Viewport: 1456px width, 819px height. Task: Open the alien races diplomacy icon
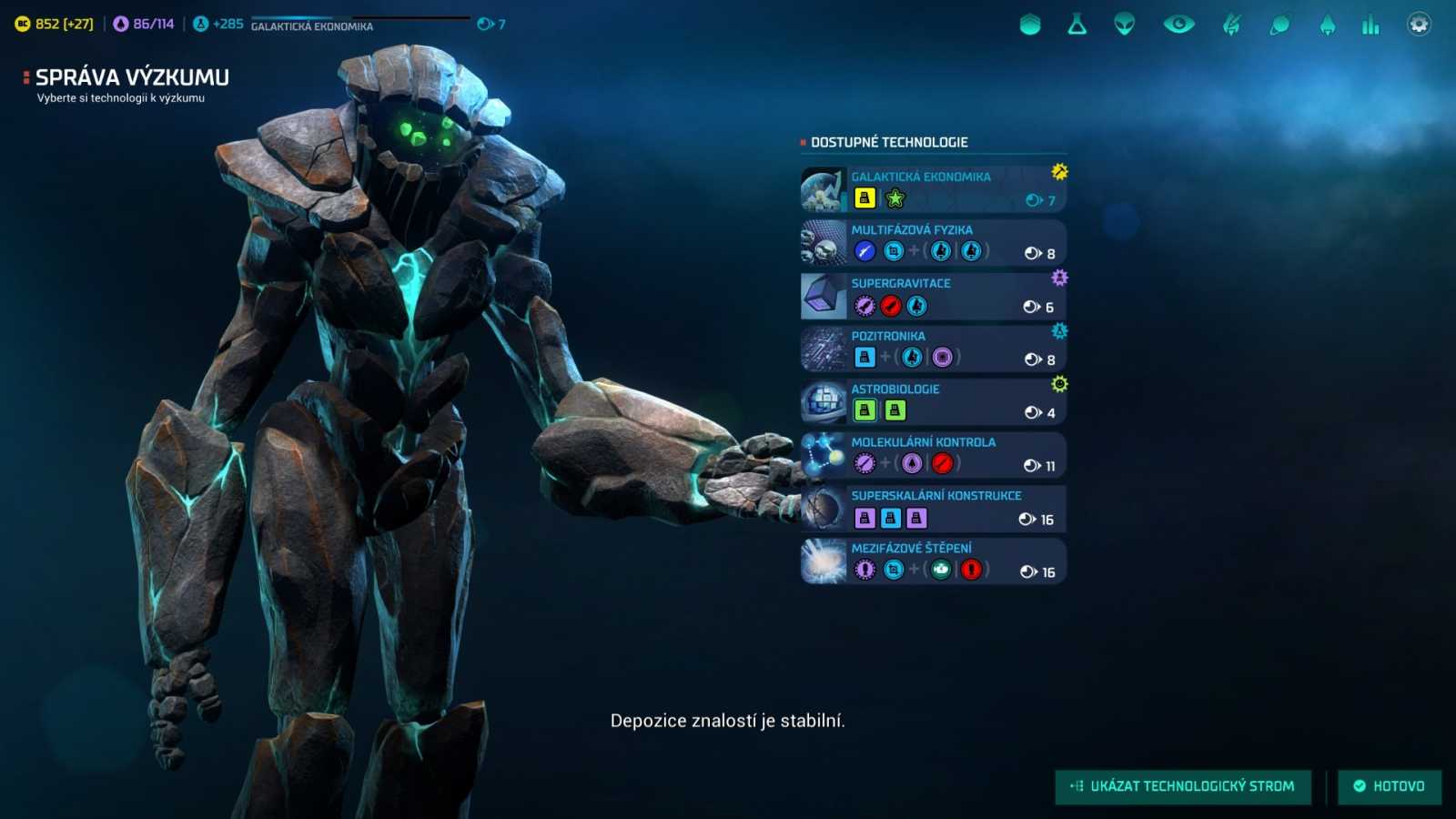(1124, 25)
